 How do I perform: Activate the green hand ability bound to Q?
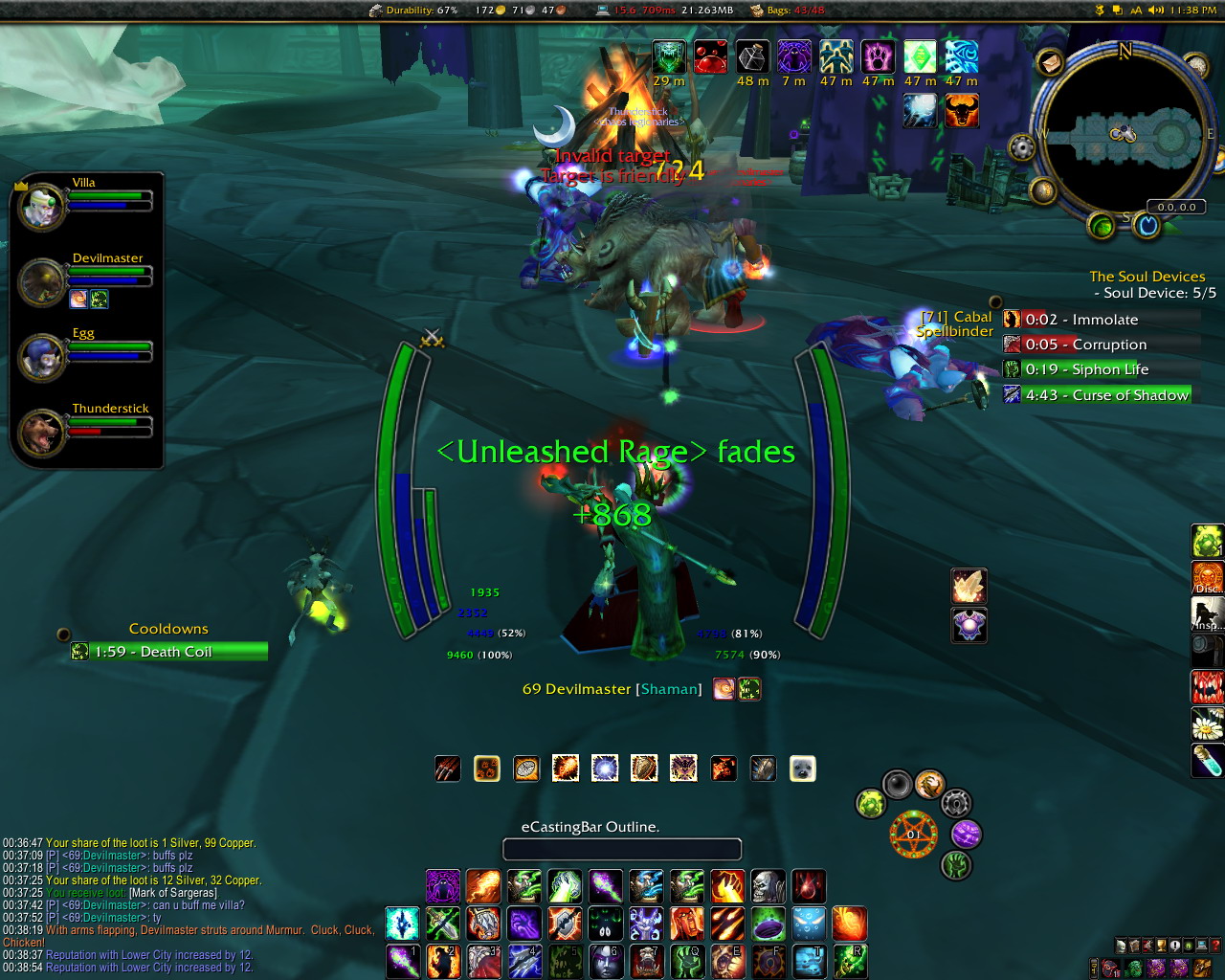(687, 961)
